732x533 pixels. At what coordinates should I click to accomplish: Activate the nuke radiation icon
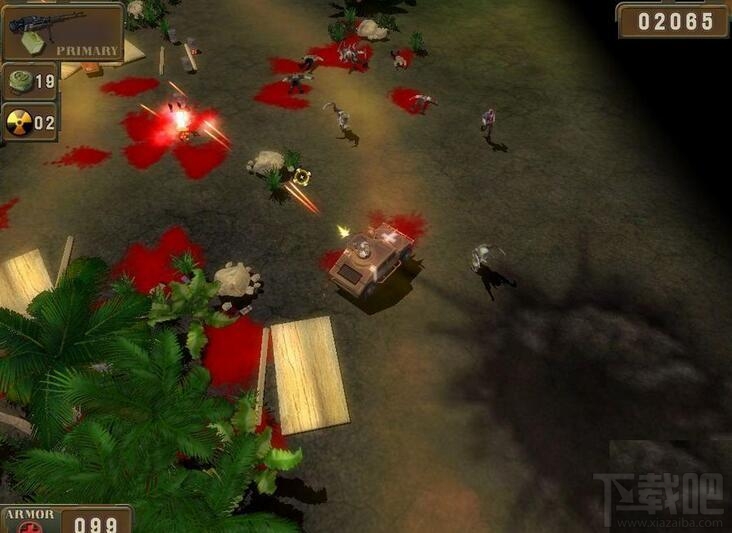pyautogui.click(x=19, y=123)
